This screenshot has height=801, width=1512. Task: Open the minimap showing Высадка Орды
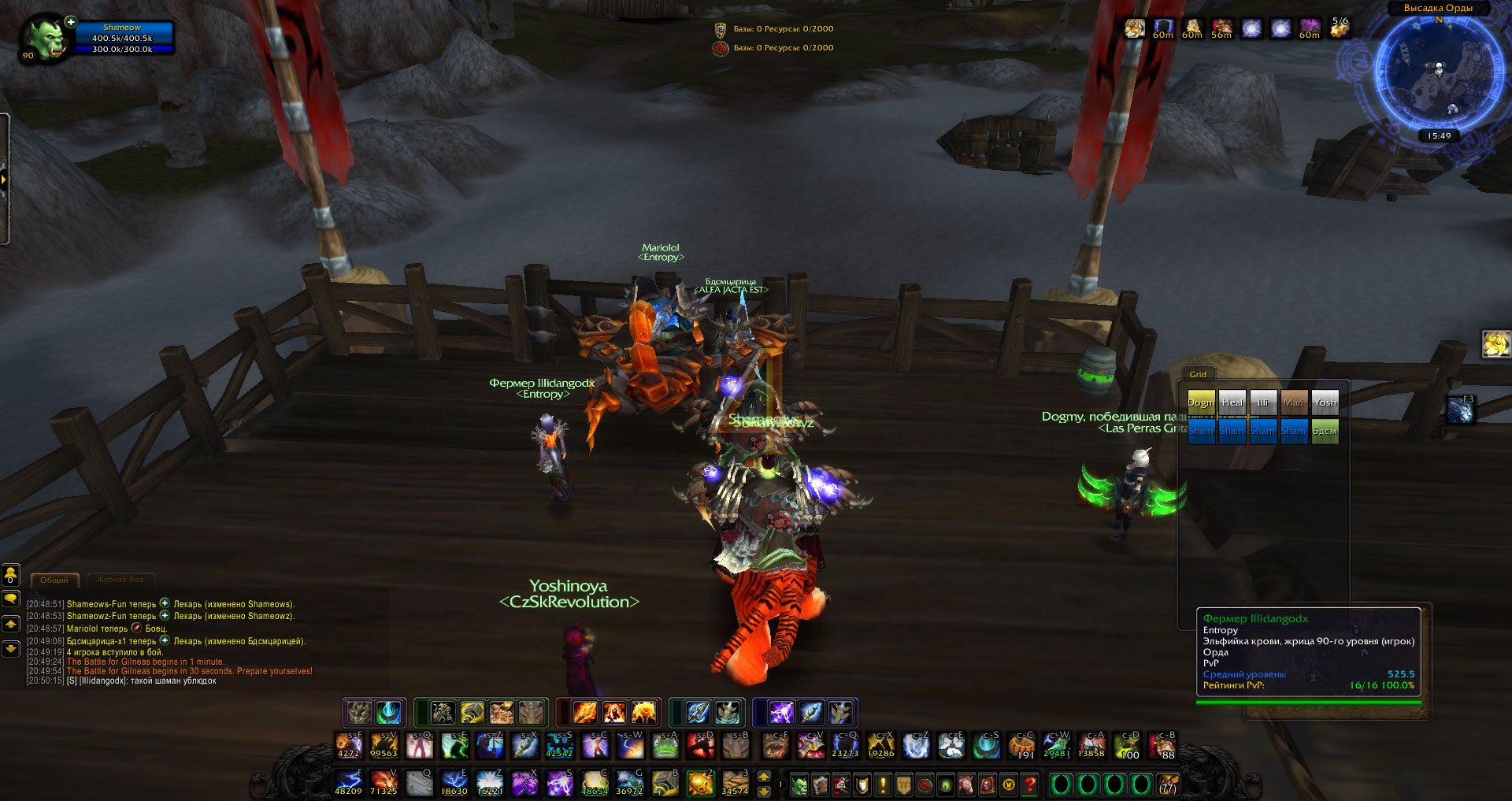click(1438, 72)
